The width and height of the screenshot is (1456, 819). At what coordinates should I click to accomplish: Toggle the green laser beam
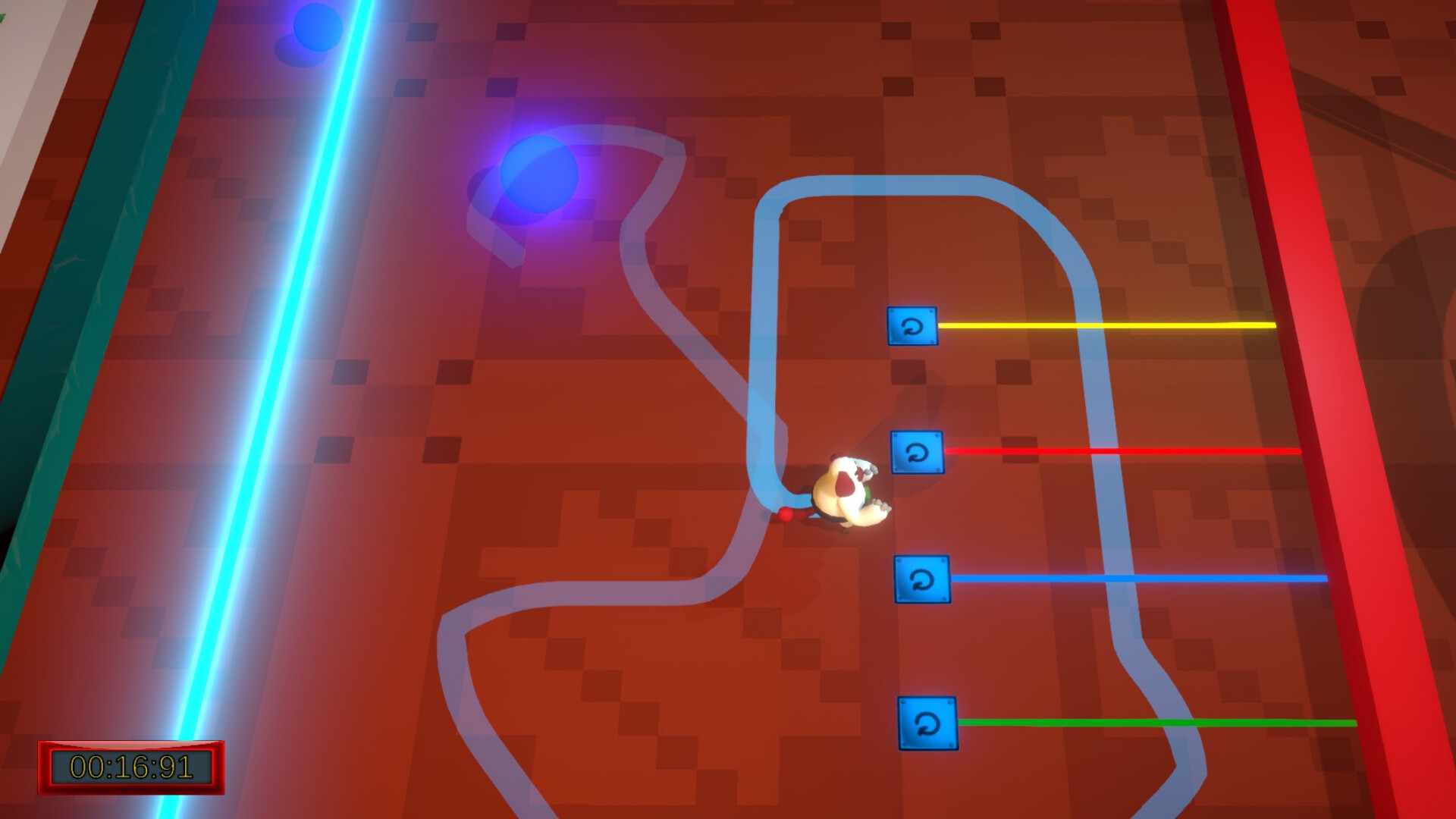coord(1137,720)
